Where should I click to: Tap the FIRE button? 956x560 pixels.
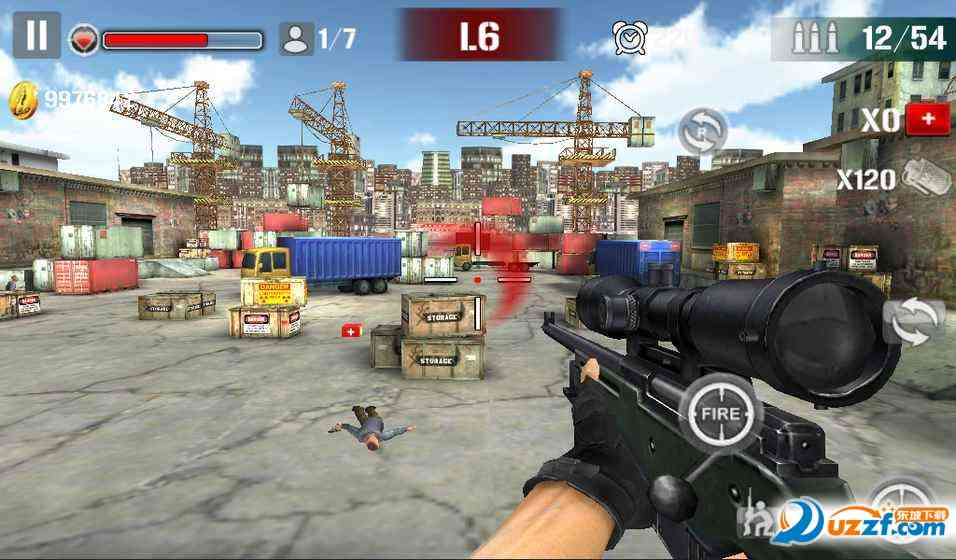tap(720, 413)
